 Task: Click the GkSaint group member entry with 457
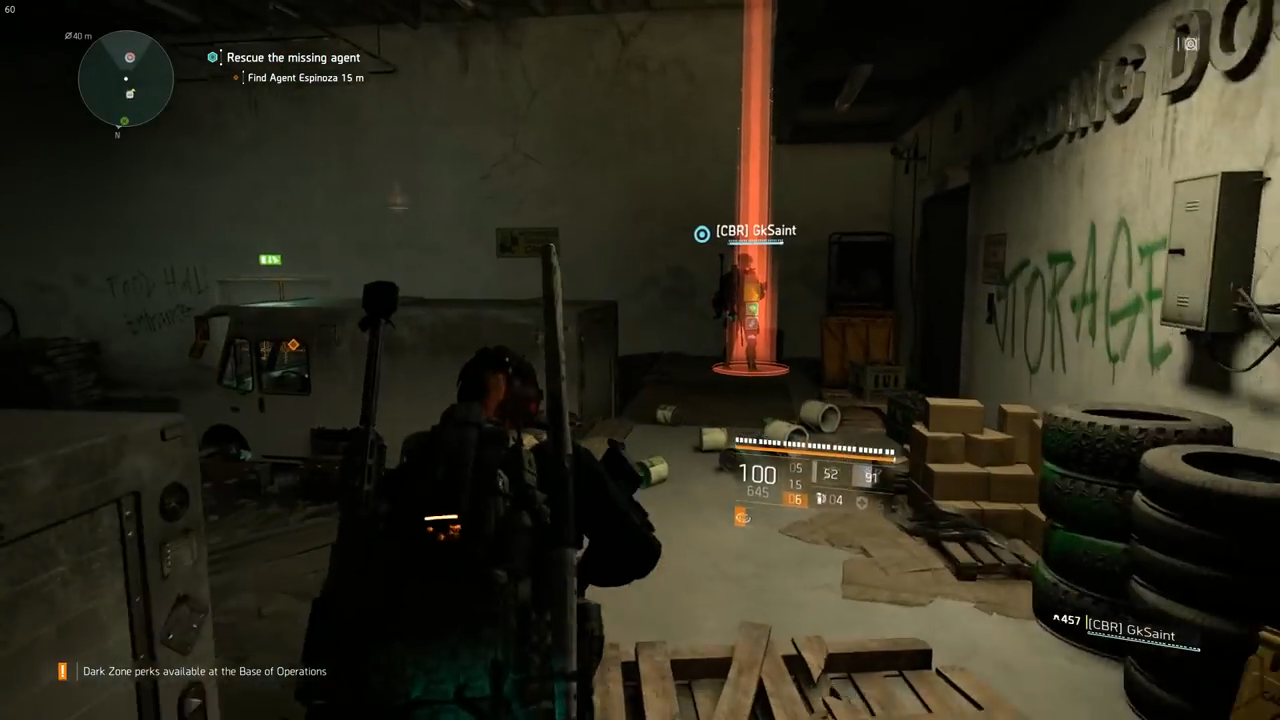pyautogui.click(x=1125, y=629)
